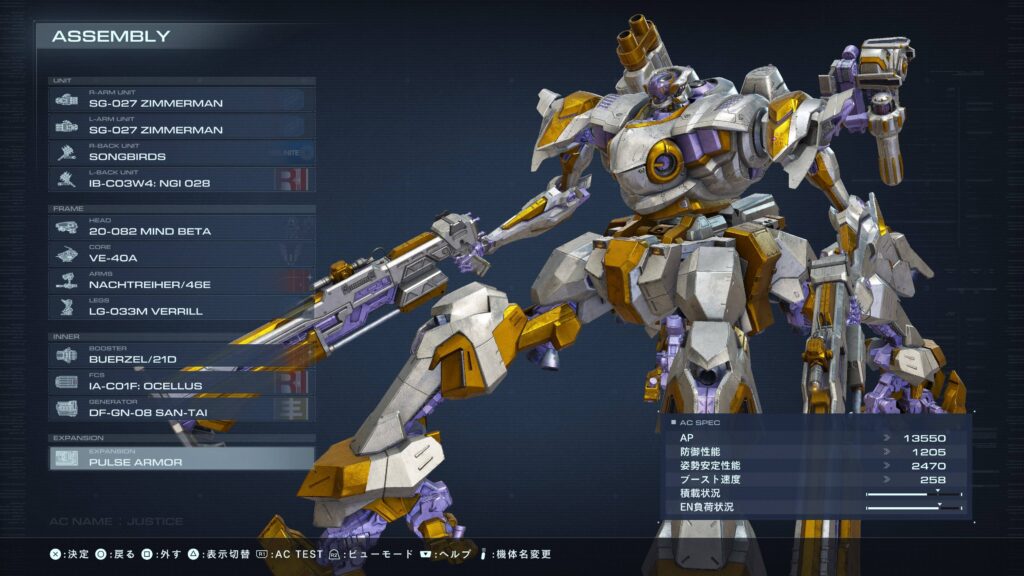Open the CORE slot VE-40A

(182, 254)
